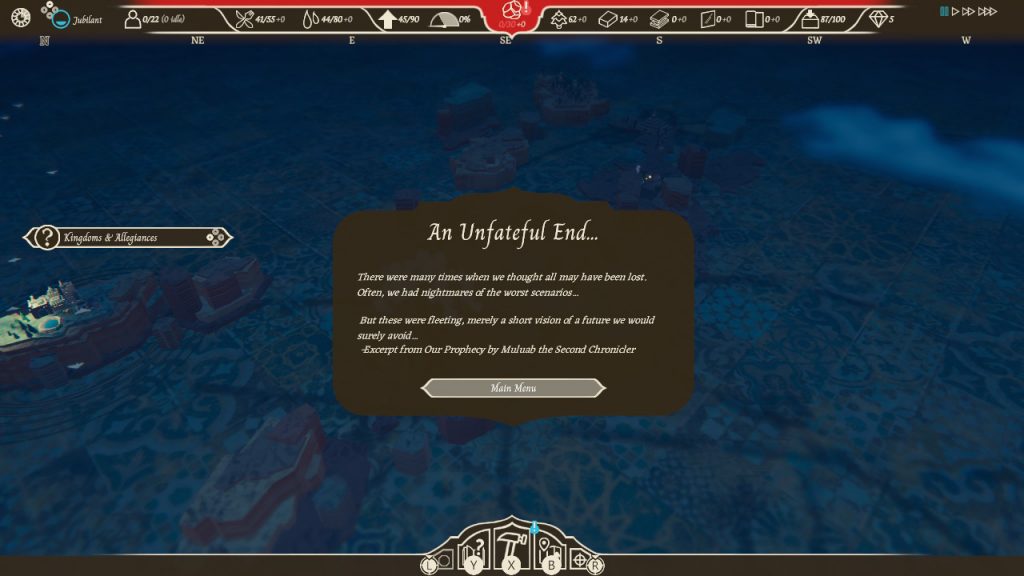Return to the Main Menu
The image size is (1024, 576).
tap(514, 388)
